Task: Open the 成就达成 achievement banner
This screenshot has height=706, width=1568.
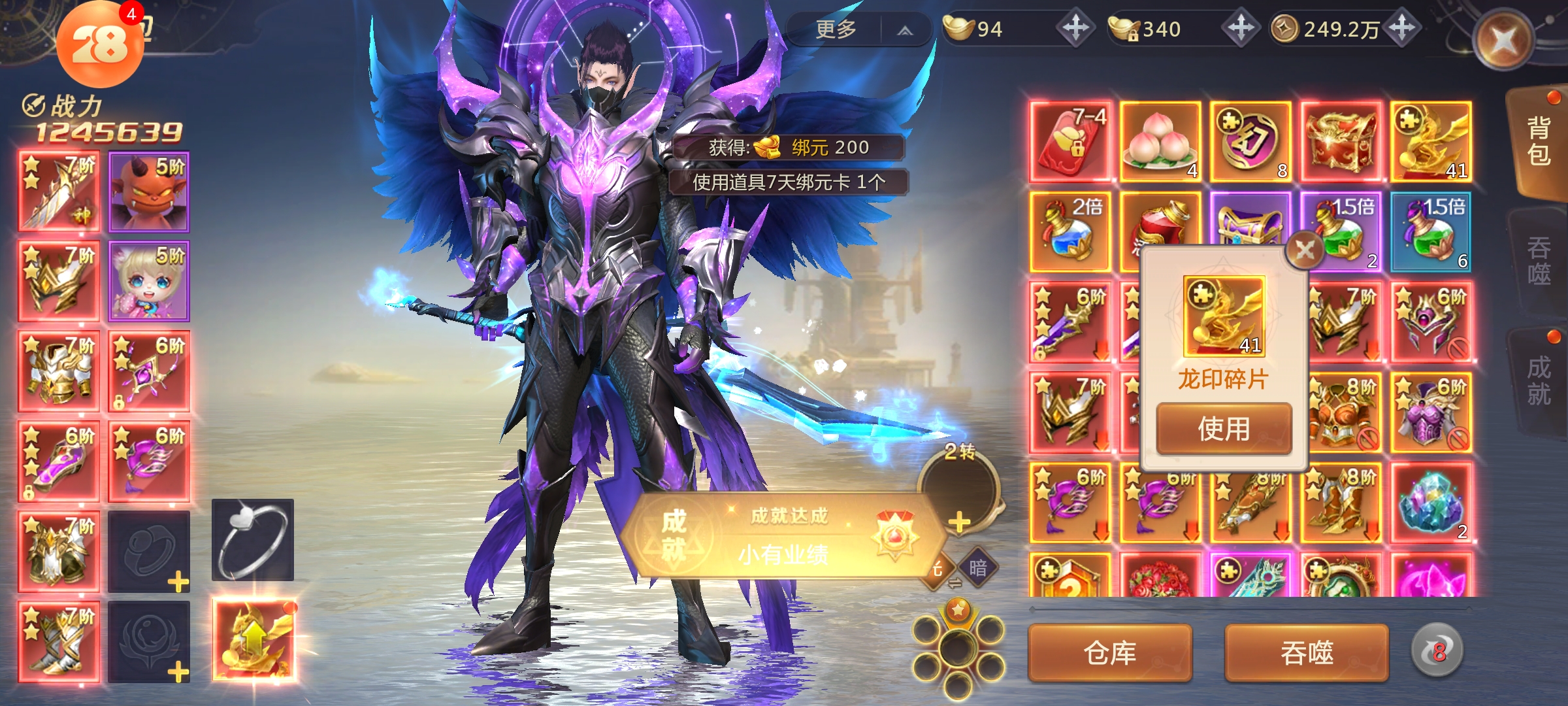Action: (784, 536)
